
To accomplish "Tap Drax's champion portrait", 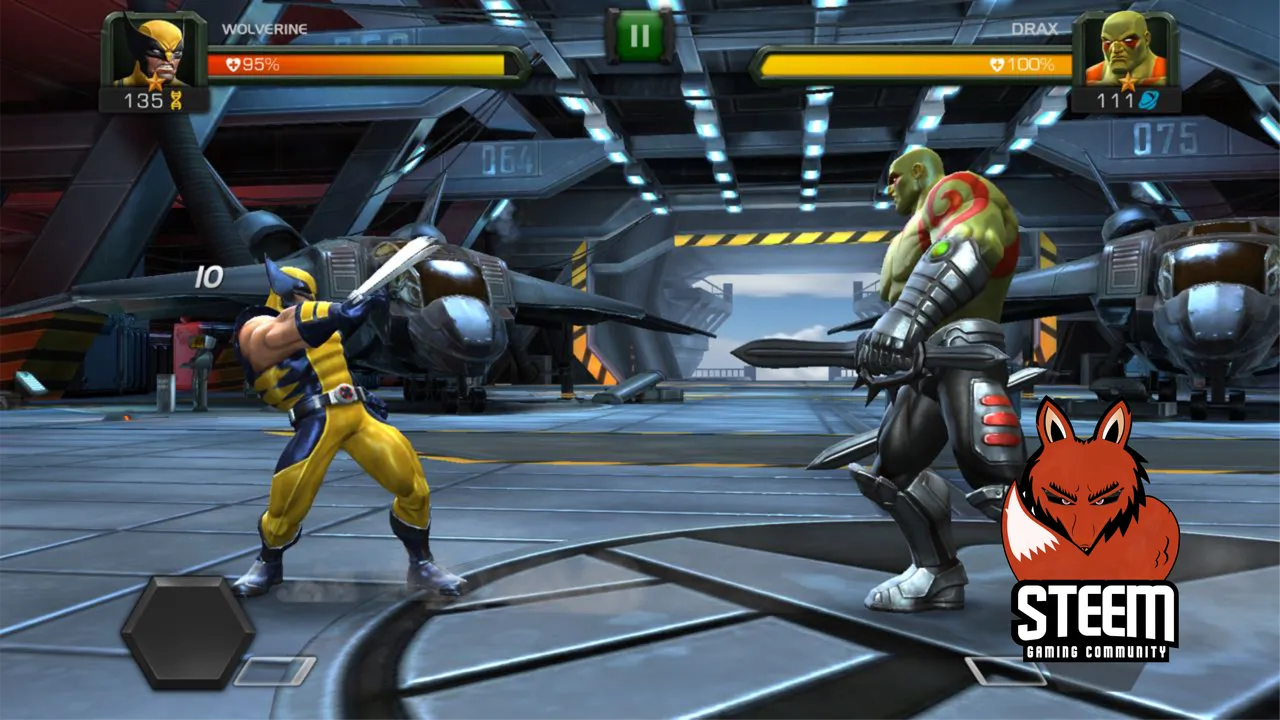I will point(1124,52).
